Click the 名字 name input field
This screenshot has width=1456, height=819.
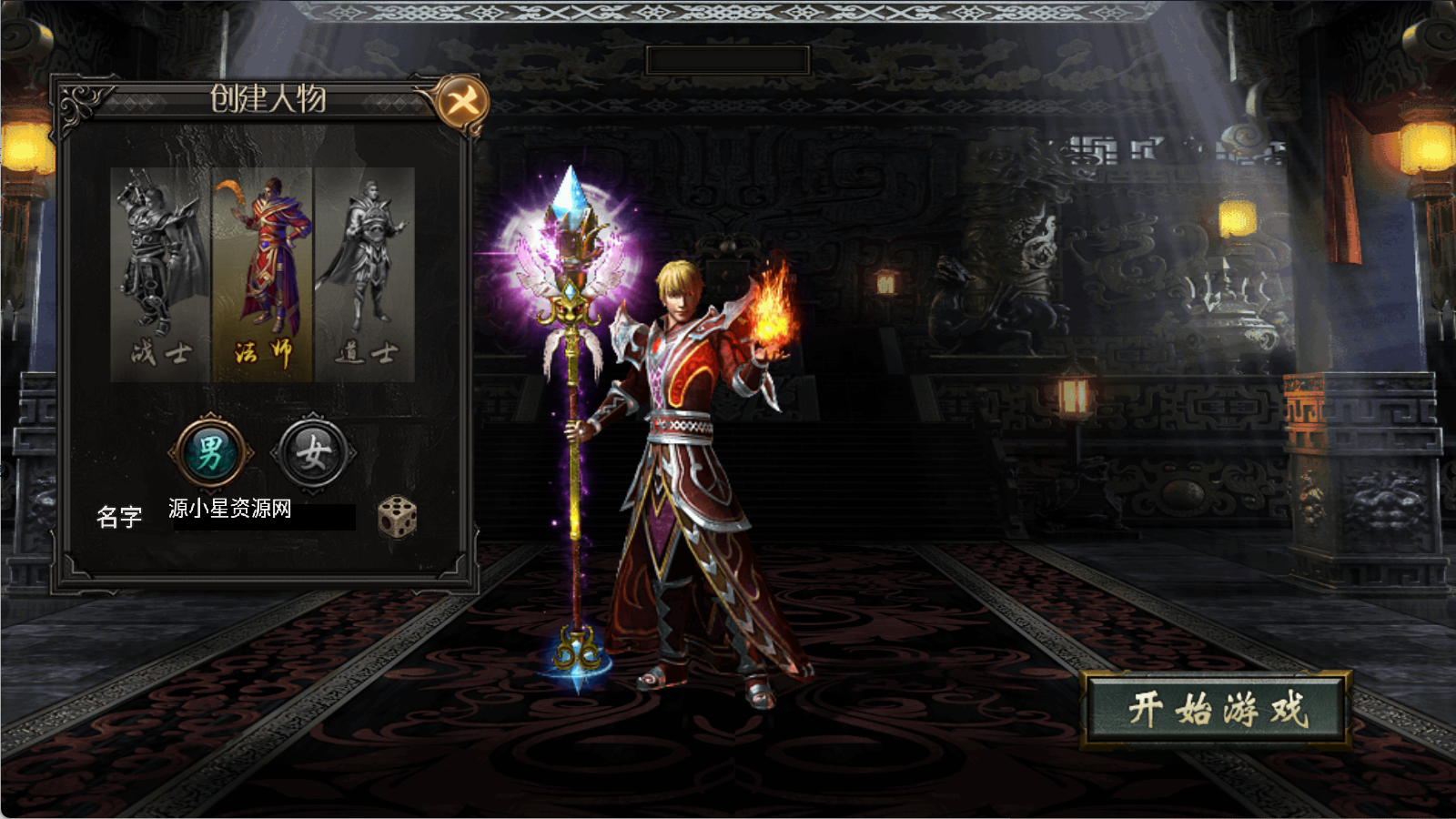pos(264,513)
